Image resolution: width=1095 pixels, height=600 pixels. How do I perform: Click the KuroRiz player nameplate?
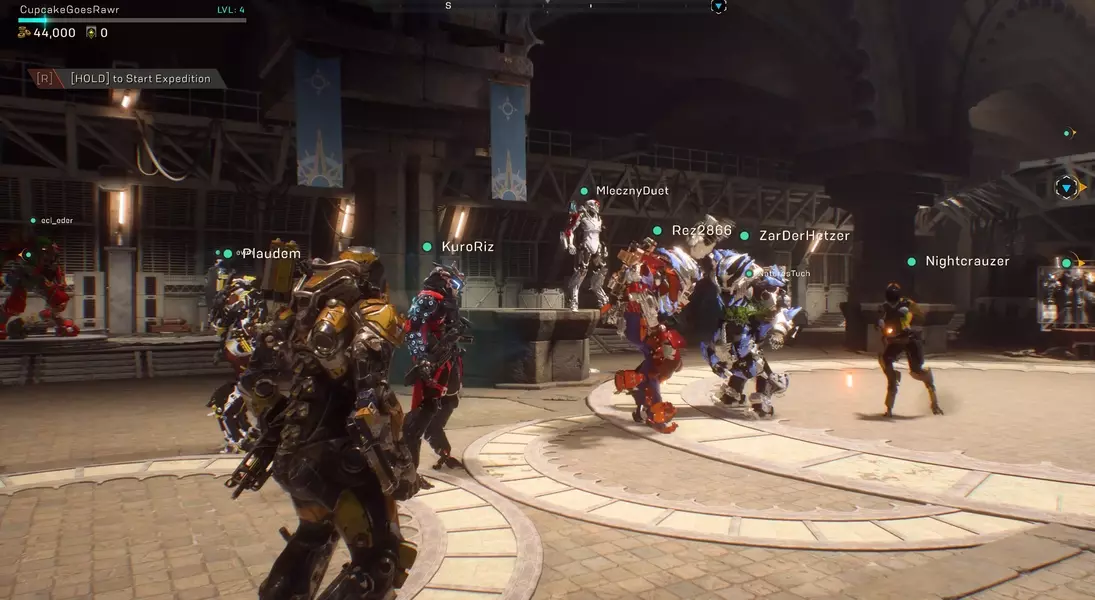[x=467, y=247]
